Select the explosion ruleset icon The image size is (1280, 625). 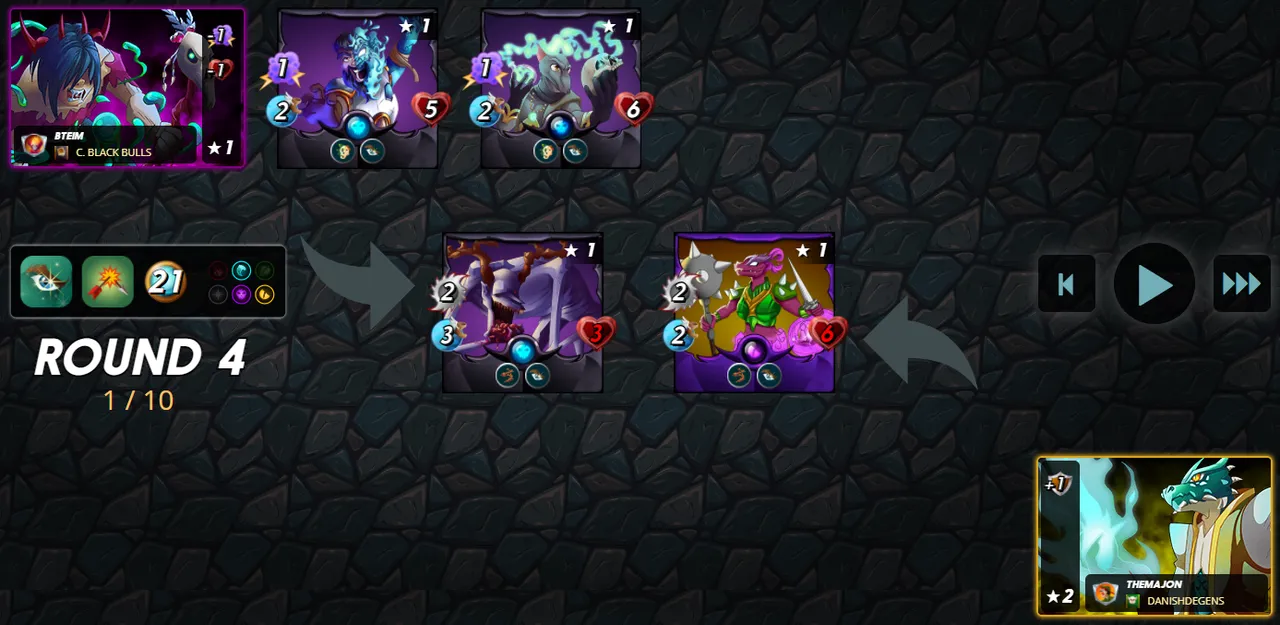coord(107,282)
